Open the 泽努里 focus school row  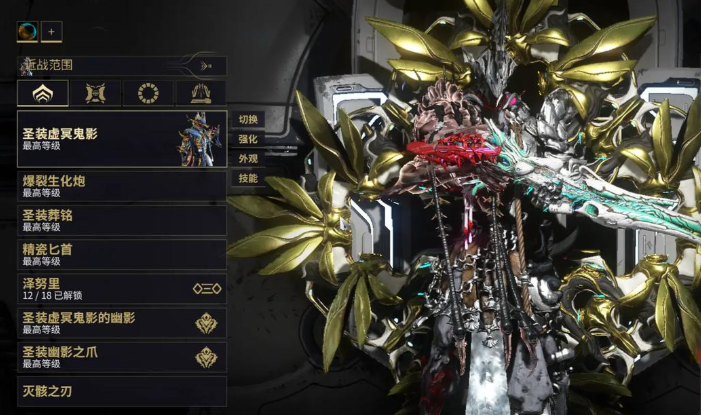120,288
